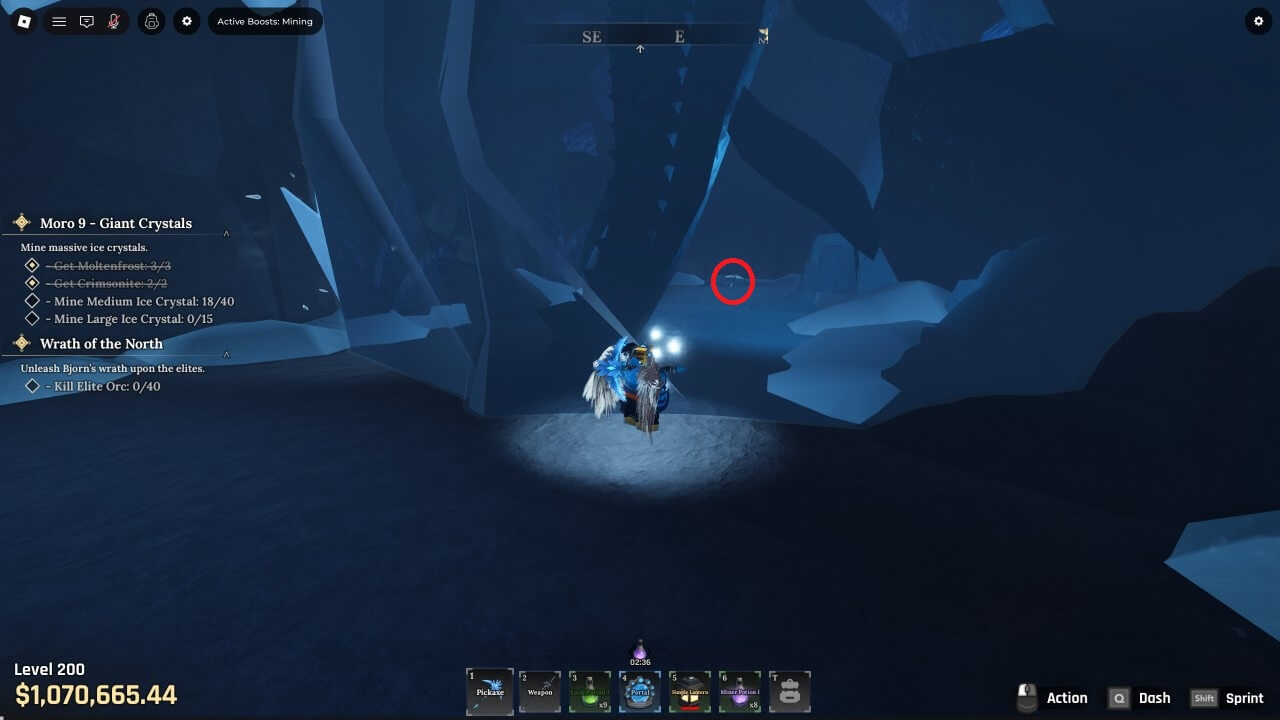Equip the Pickaxe hotbar slot
Image resolution: width=1280 pixels, height=720 pixels.
click(x=490, y=691)
